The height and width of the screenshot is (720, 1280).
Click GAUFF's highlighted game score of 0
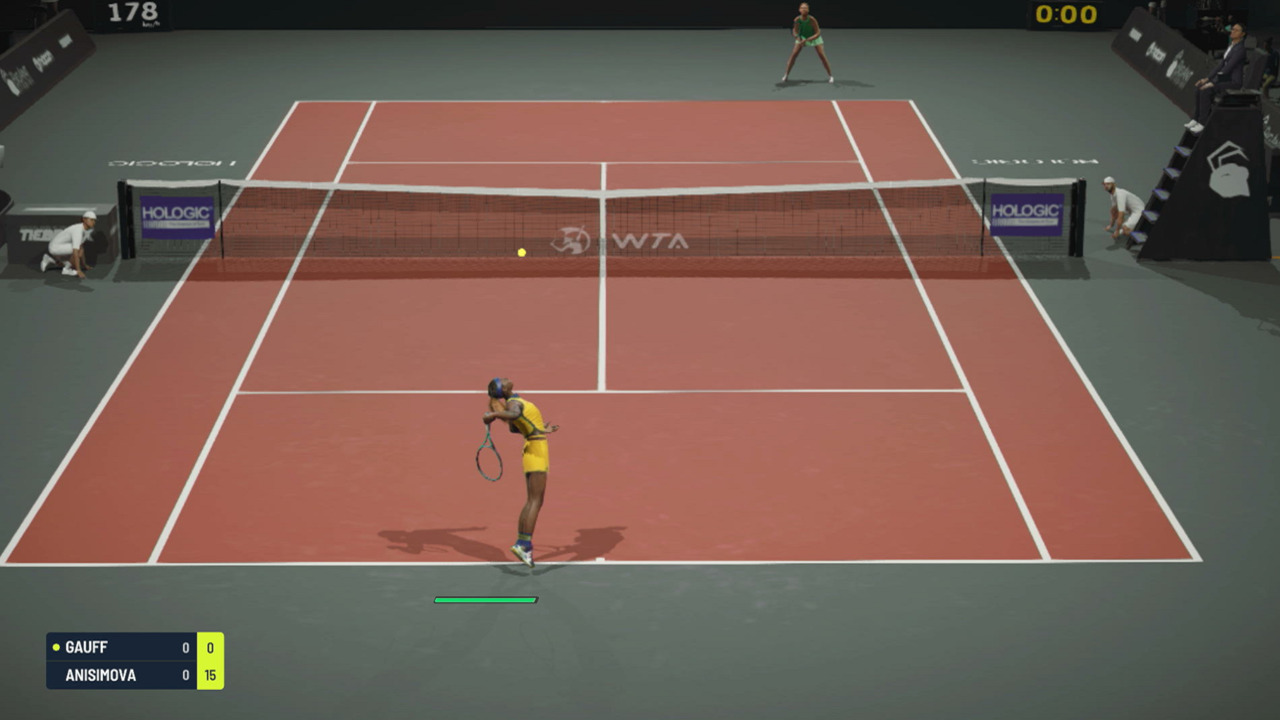coord(210,647)
